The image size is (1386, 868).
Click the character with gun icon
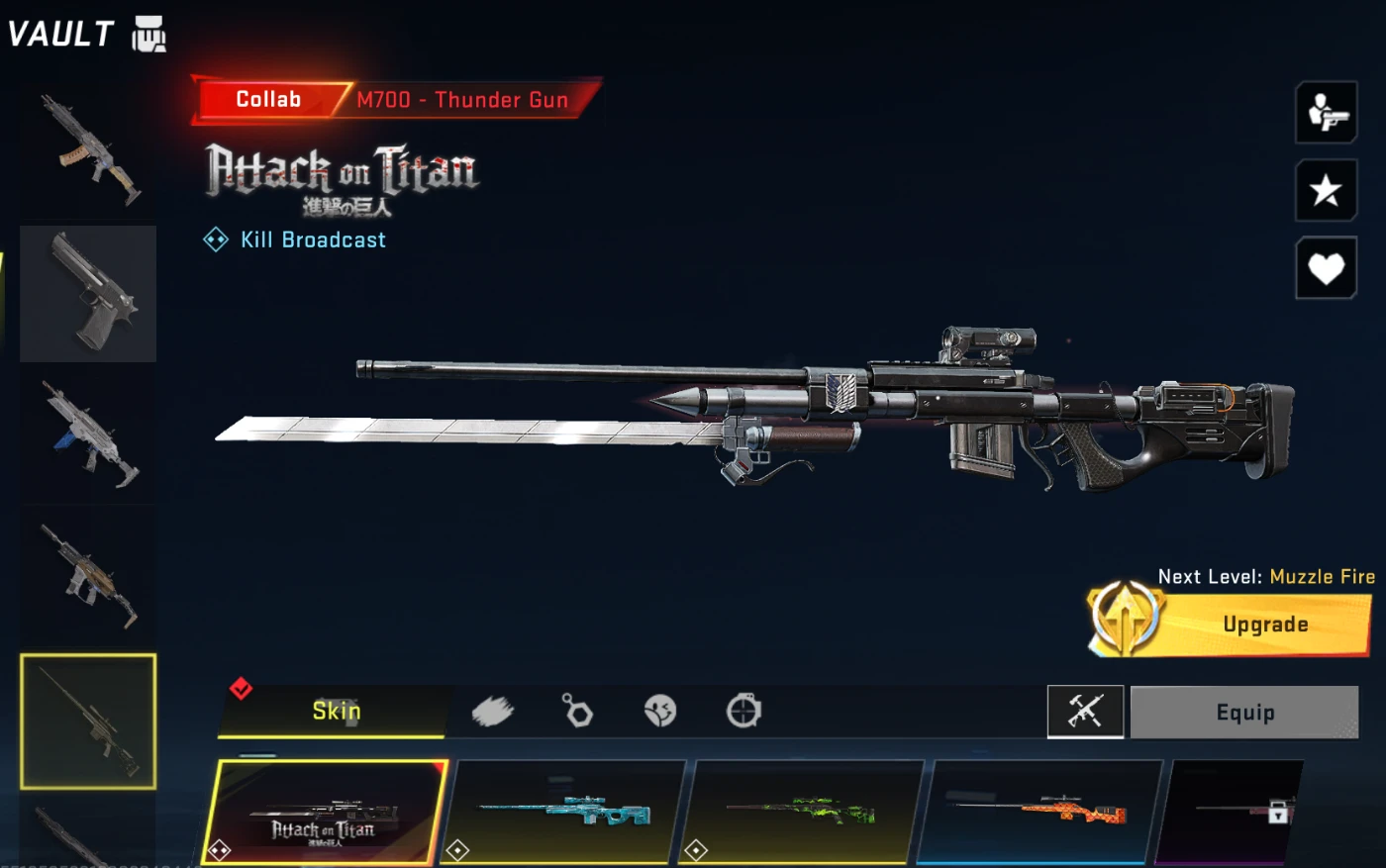[x=1326, y=113]
